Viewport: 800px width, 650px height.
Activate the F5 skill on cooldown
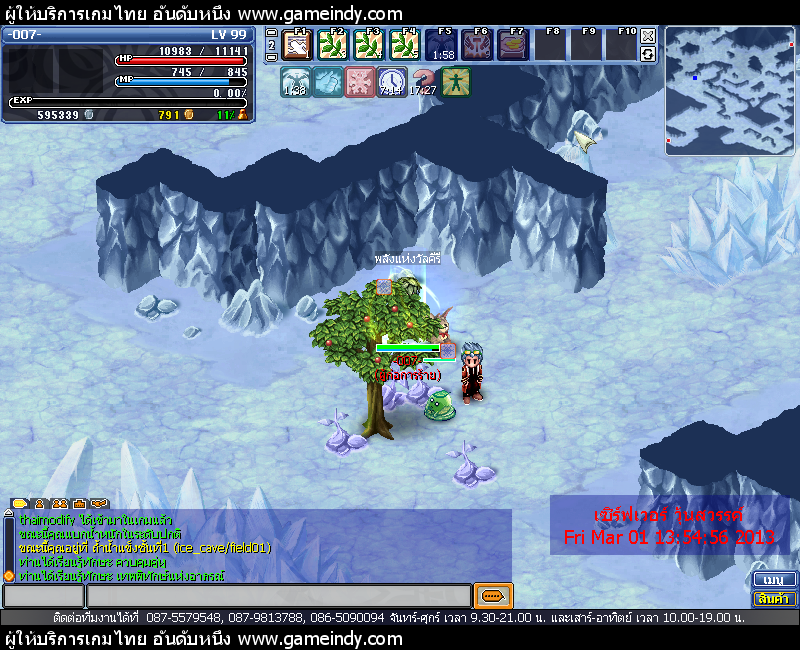tap(443, 45)
